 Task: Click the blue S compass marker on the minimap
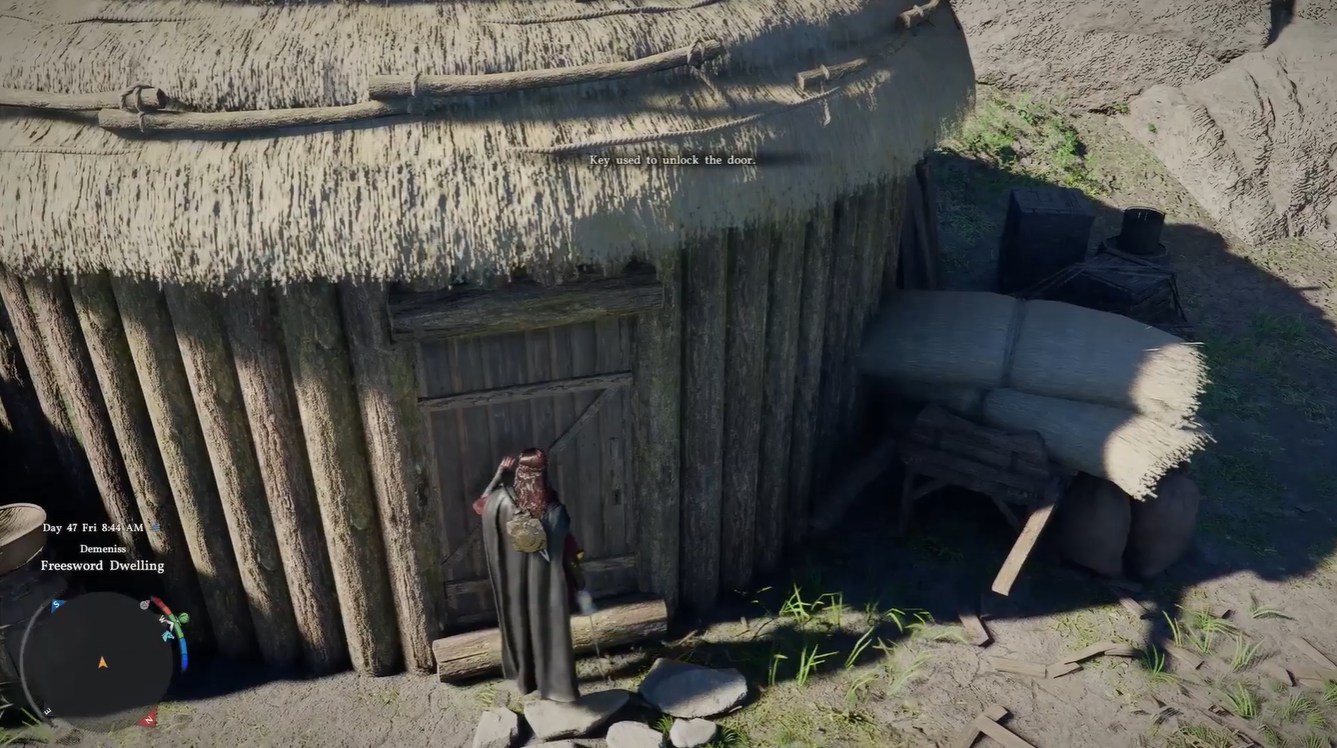pyautogui.click(x=56, y=604)
